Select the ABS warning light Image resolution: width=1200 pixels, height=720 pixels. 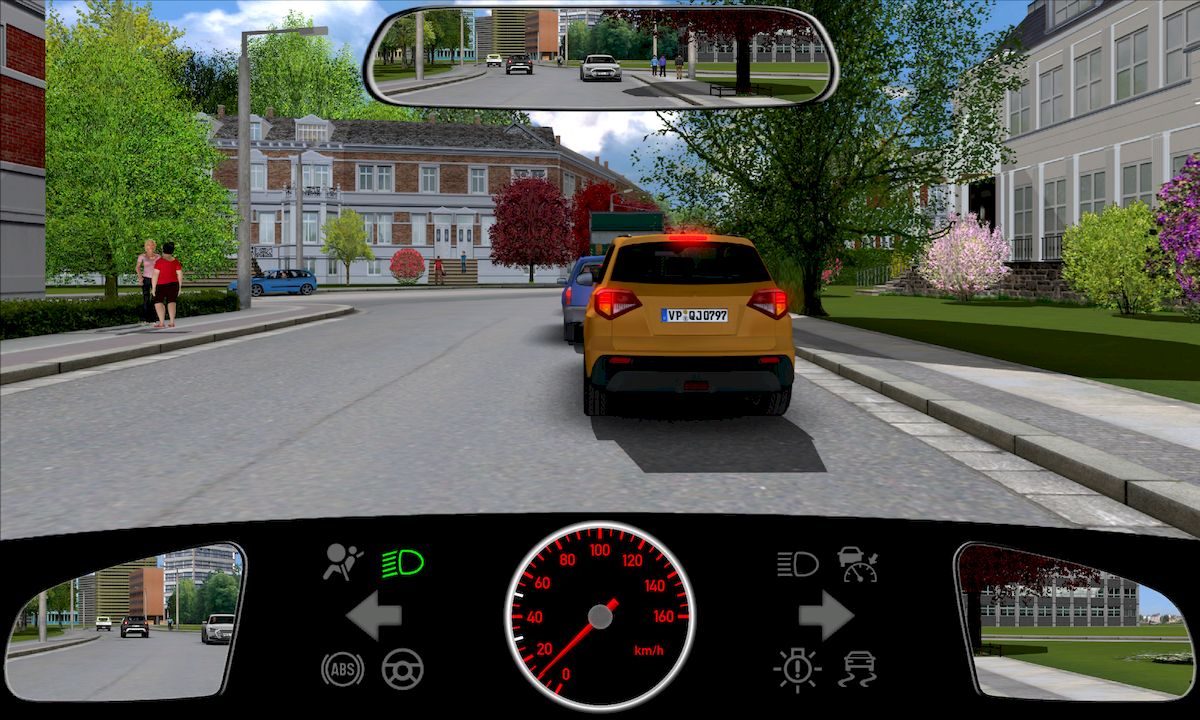342,668
